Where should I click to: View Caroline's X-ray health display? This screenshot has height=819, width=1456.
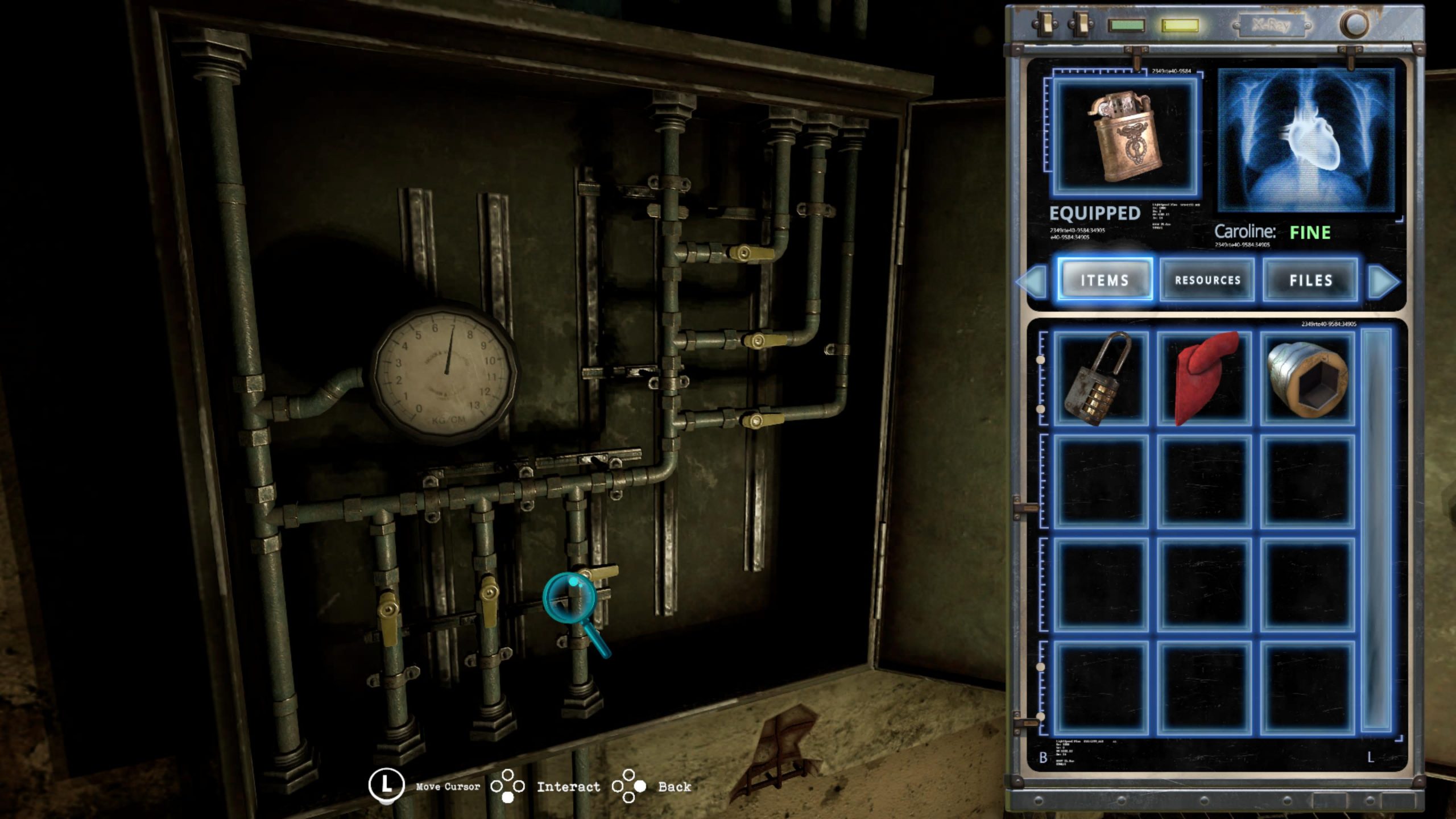click(1306, 141)
